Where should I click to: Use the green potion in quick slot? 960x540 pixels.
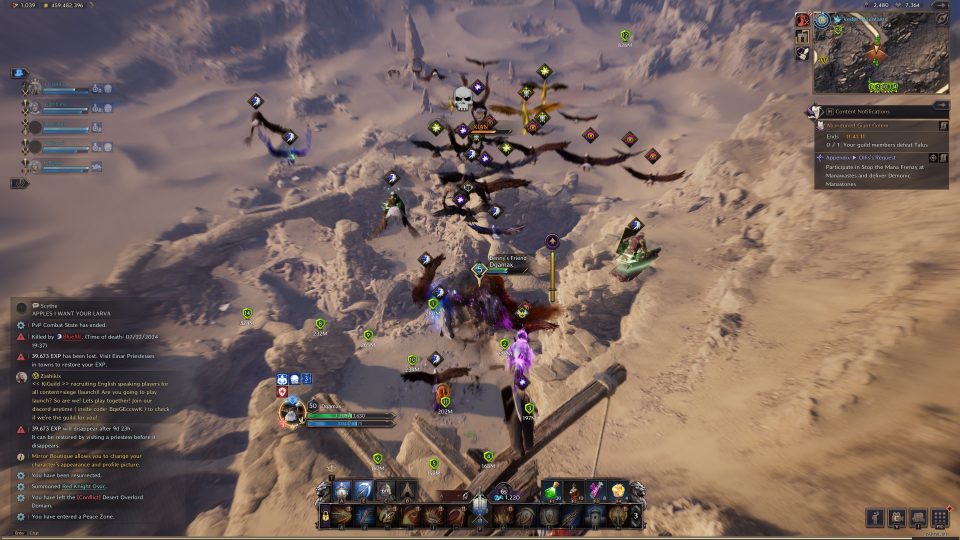click(x=553, y=489)
